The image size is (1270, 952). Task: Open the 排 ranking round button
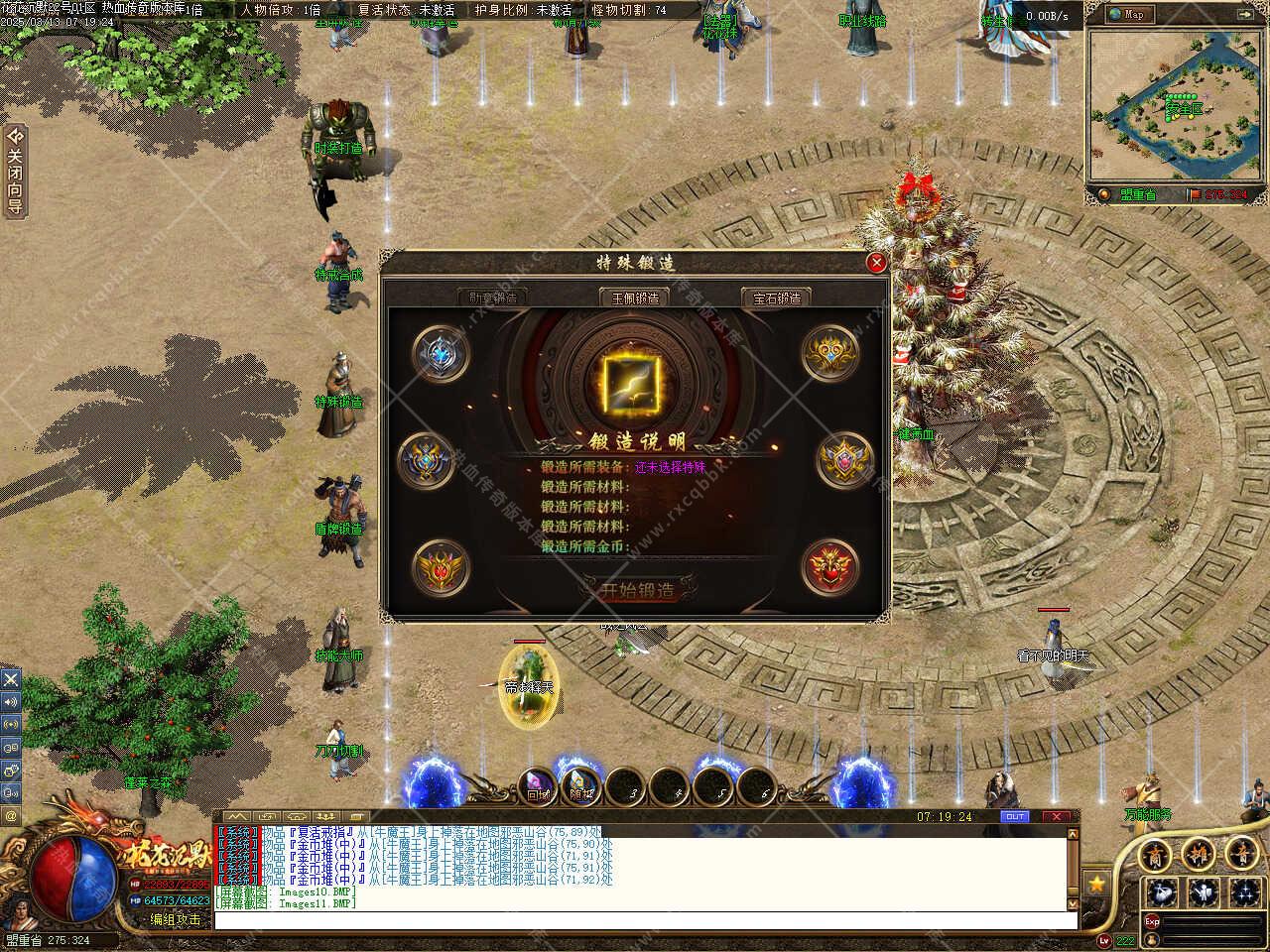coord(1198,854)
